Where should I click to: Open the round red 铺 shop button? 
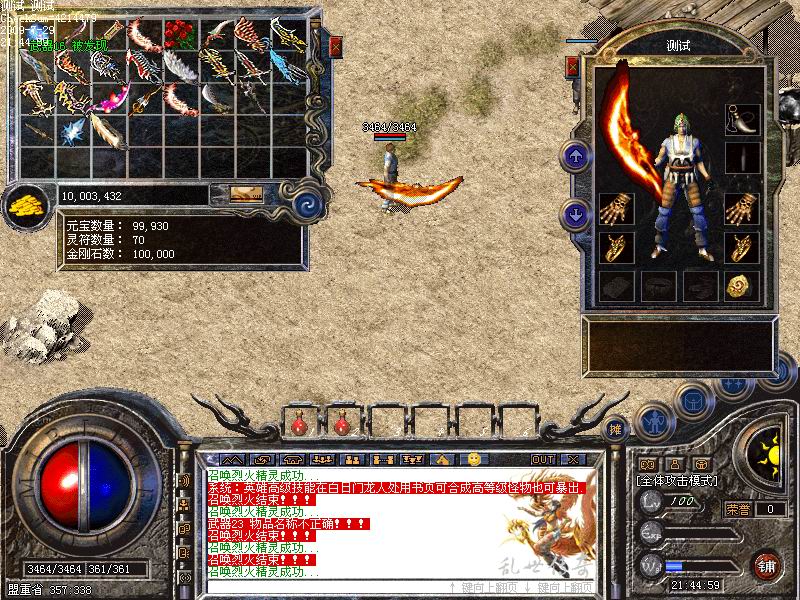coord(767,564)
